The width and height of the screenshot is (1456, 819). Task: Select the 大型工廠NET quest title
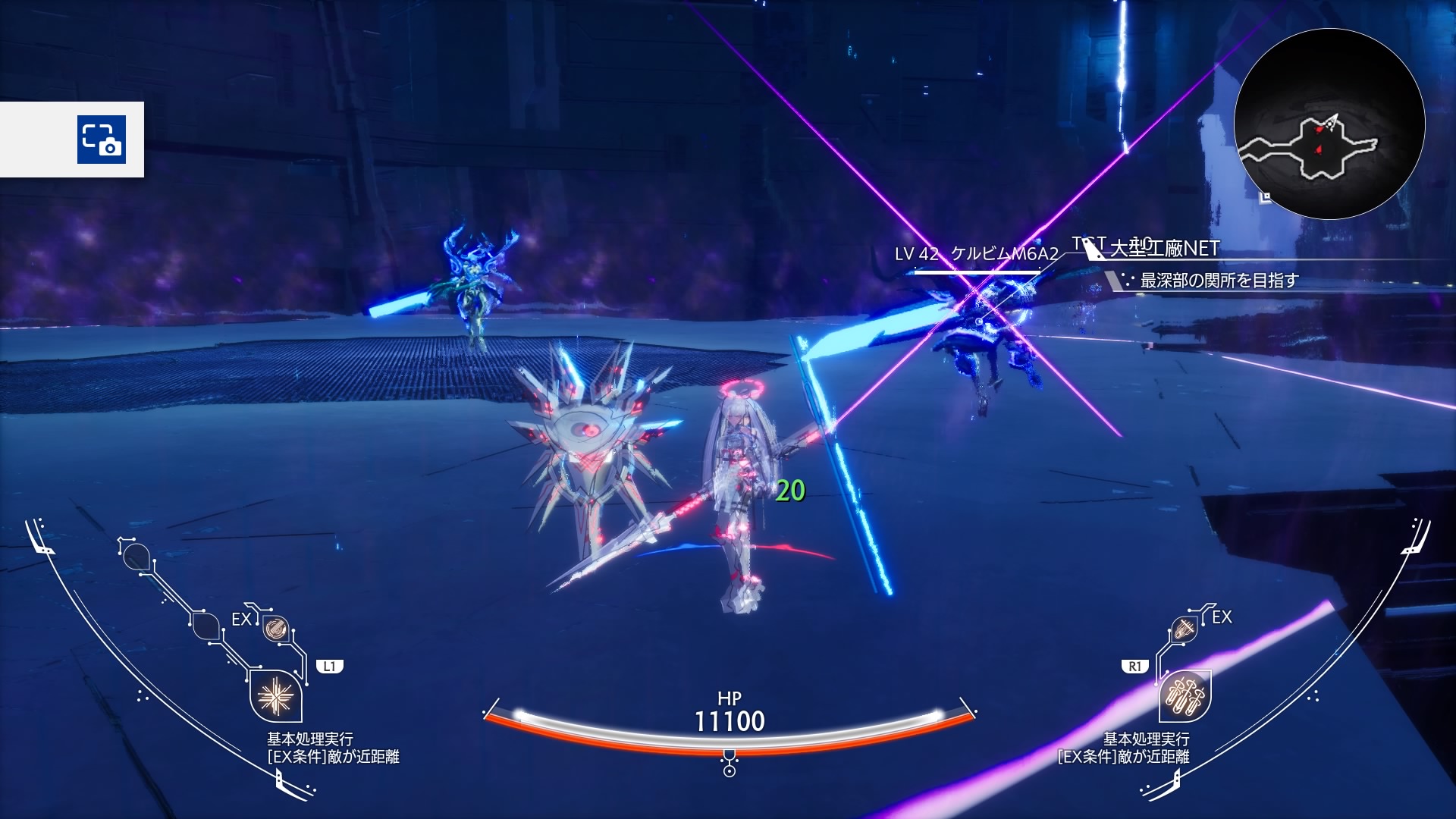pos(1164,248)
